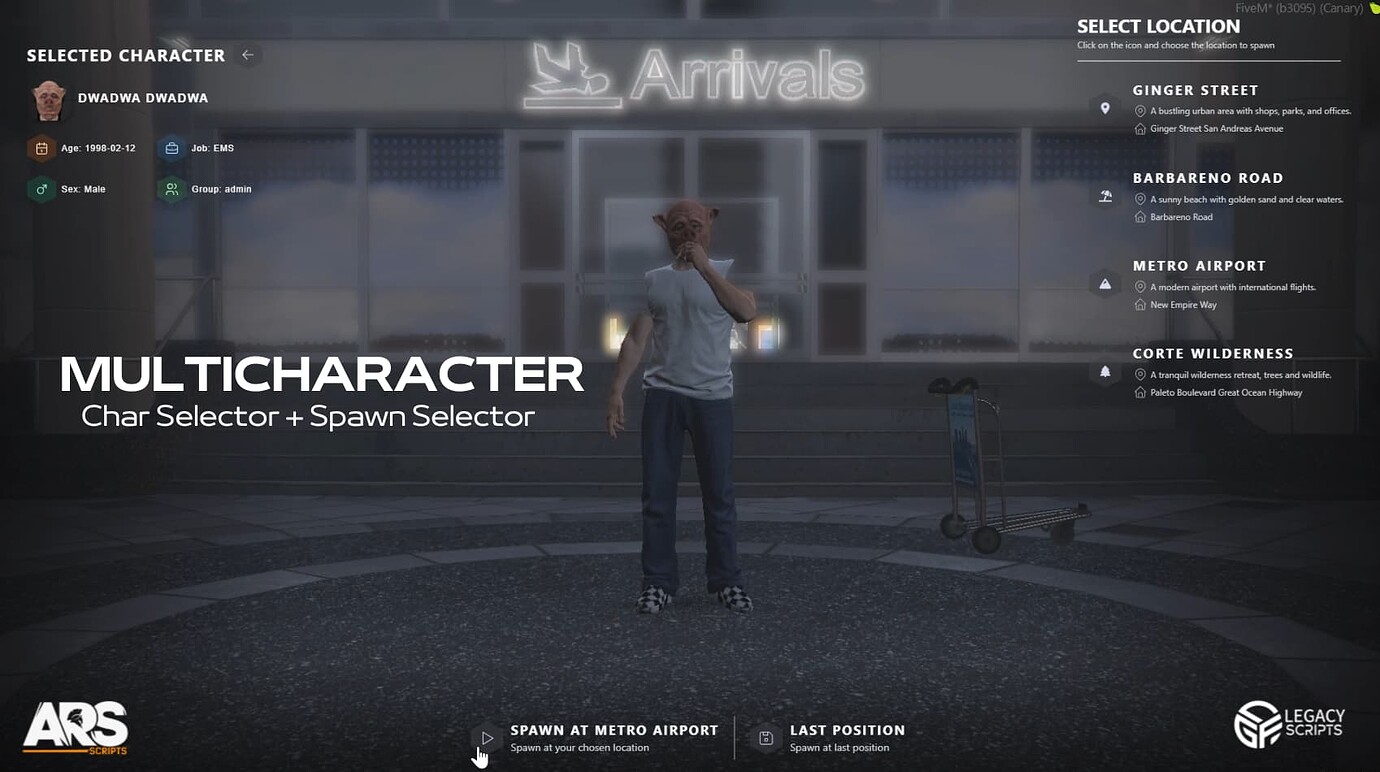
Task: Click the beach umbrella icon for Barbareno Road
Action: [1105, 196]
